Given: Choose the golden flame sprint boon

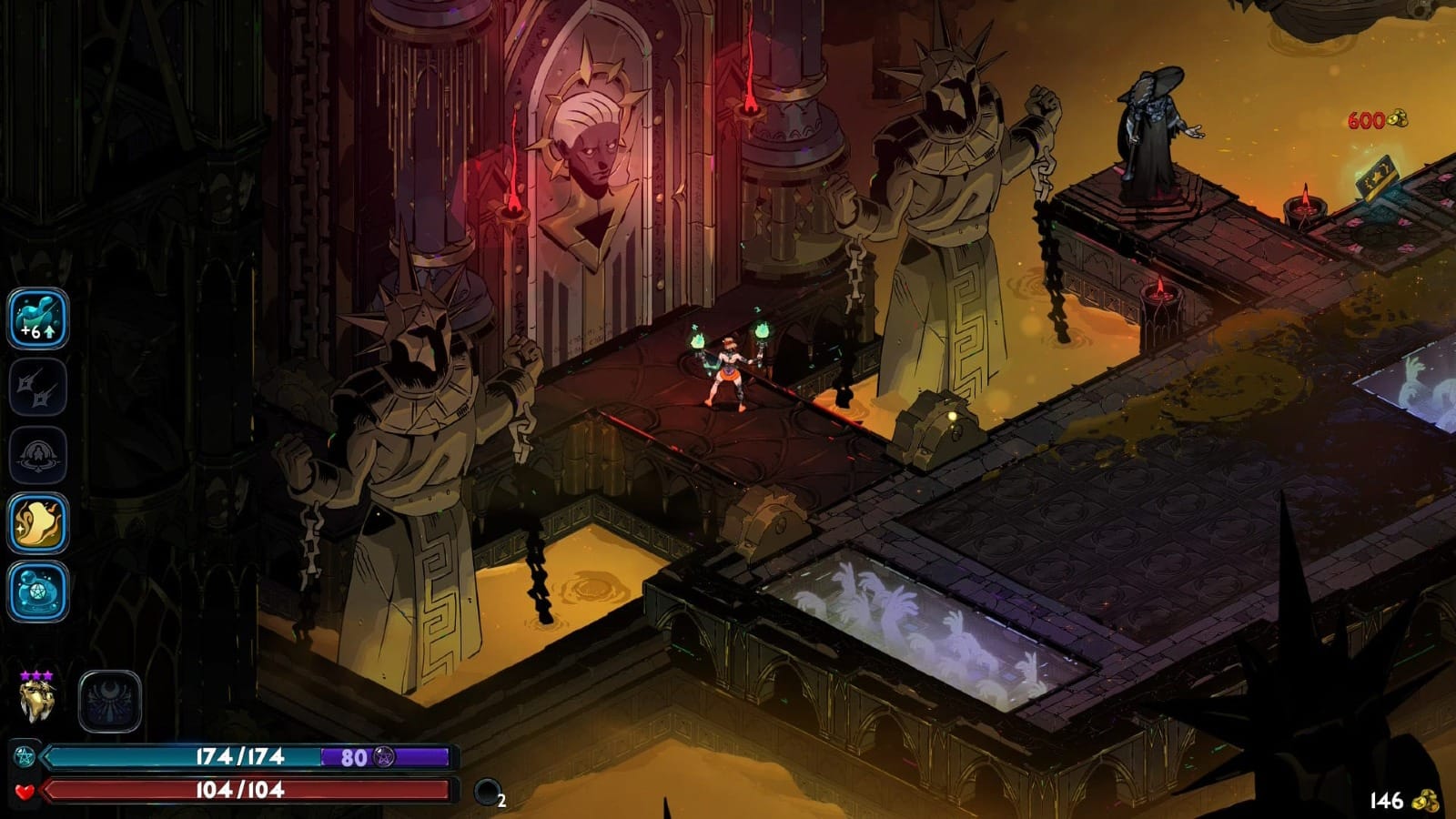Looking at the screenshot, I should (38, 523).
